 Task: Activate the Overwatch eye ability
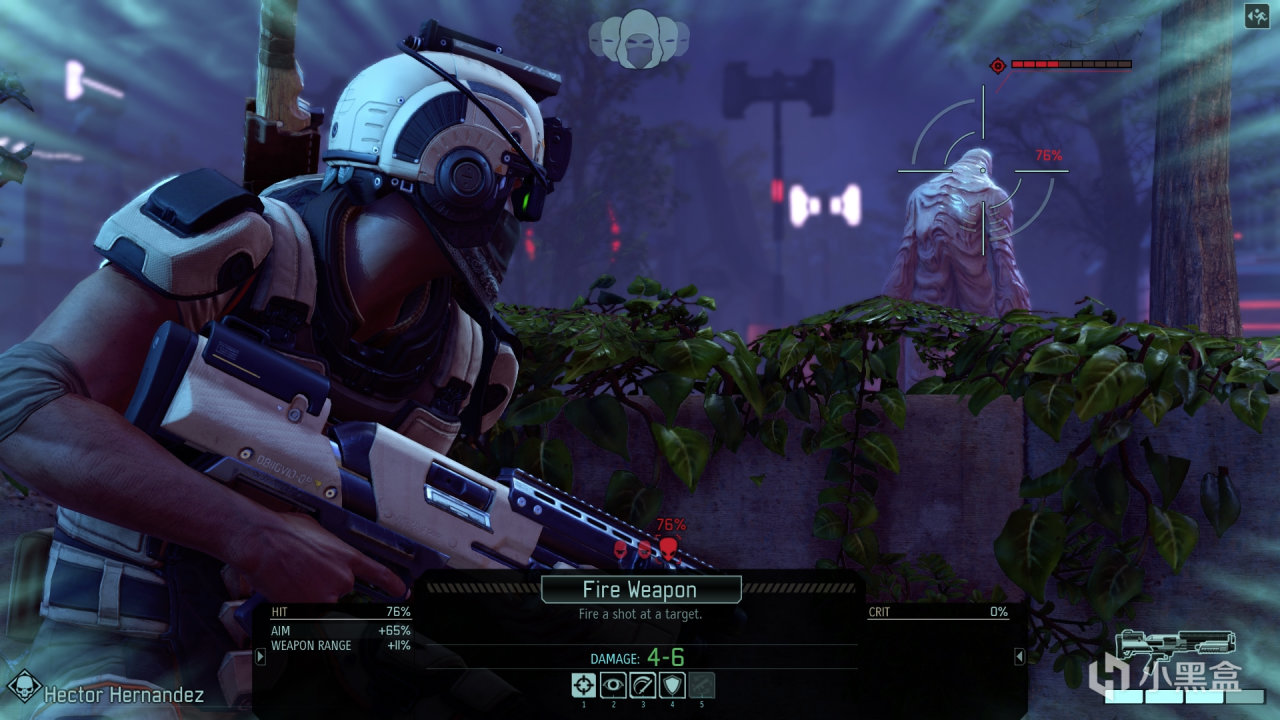[613, 685]
